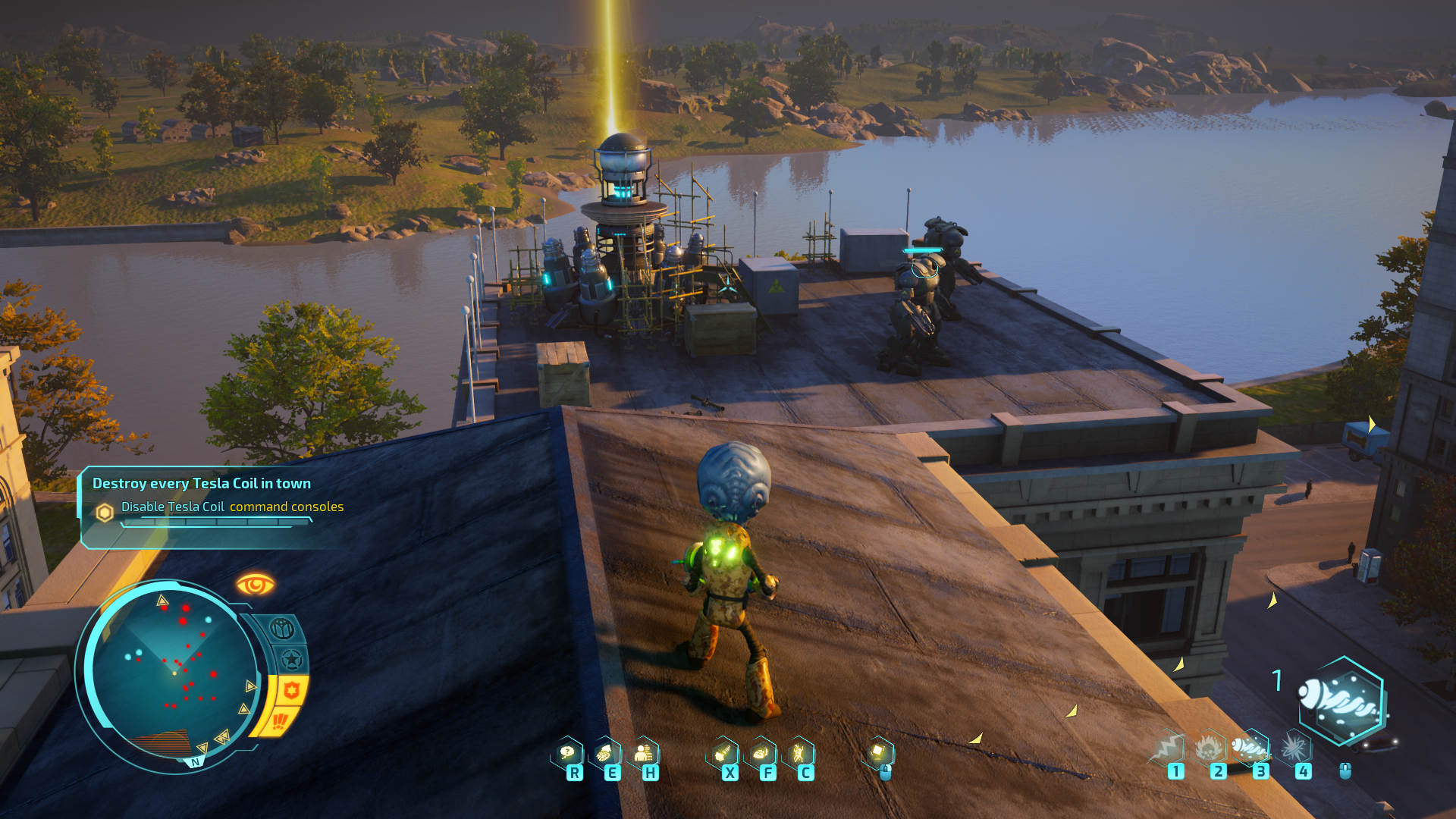This screenshot has height=819, width=1456.
Task: Choose the Holobob disguise ability icon
Action: [x=643, y=753]
